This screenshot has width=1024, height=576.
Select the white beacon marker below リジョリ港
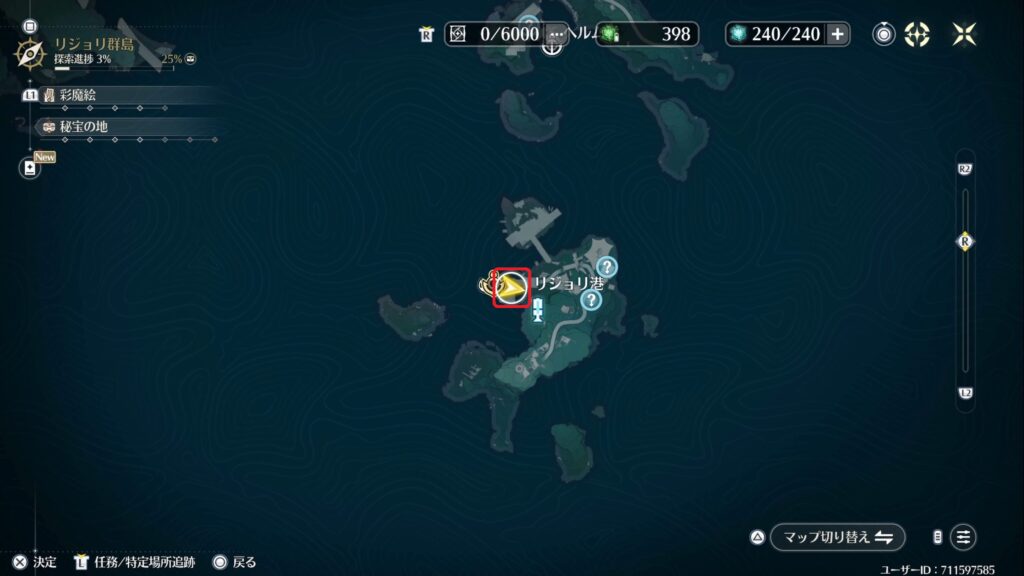(x=538, y=315)
